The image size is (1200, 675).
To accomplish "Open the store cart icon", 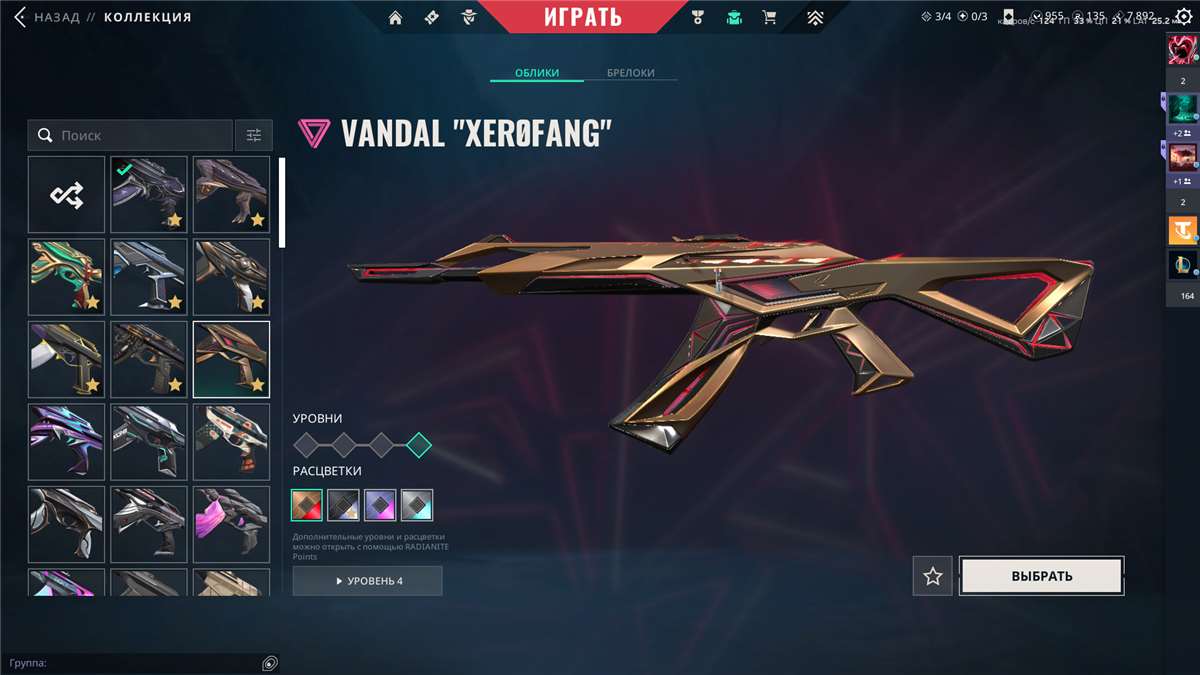I will click(769, 17).
